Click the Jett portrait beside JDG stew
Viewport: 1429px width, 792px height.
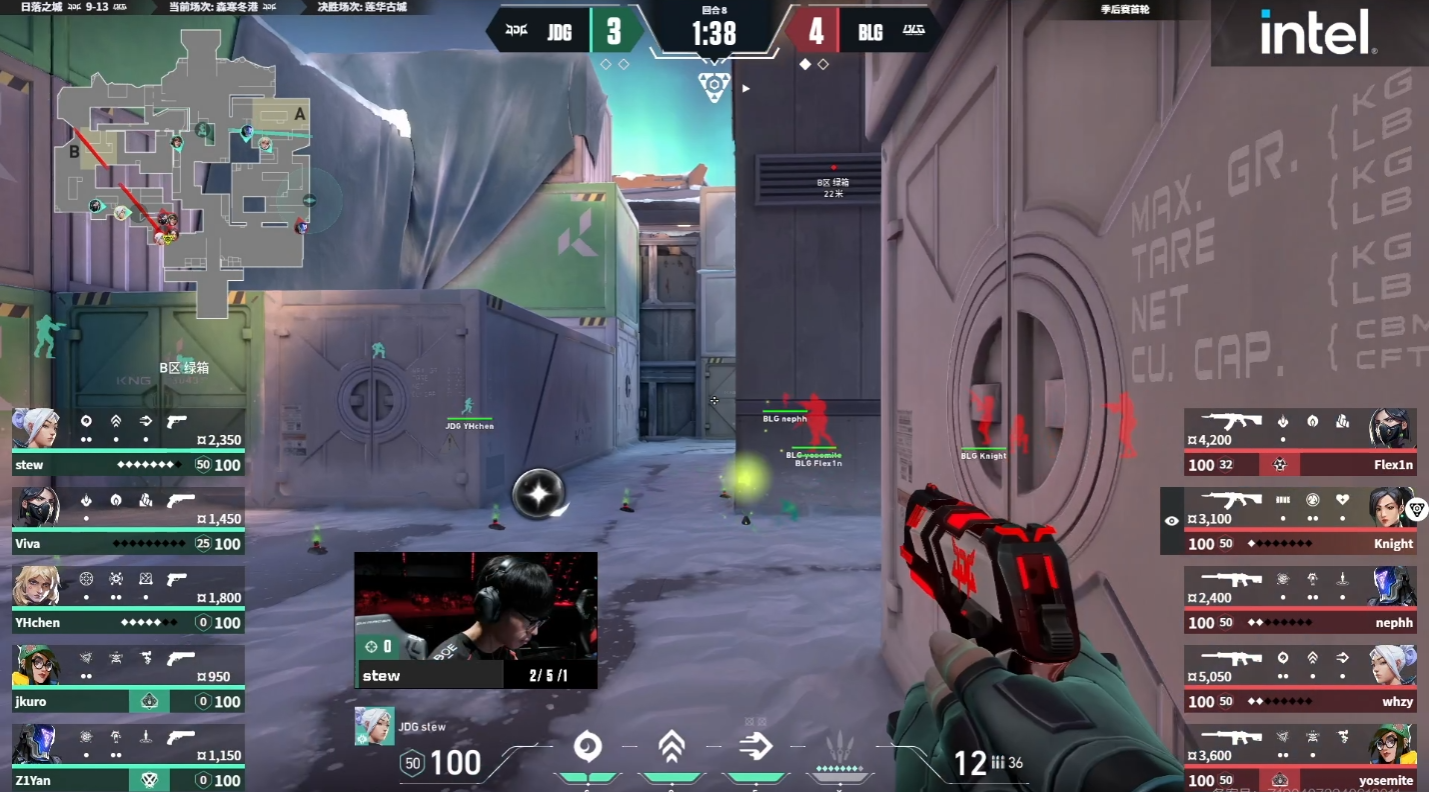pos(367,726)
